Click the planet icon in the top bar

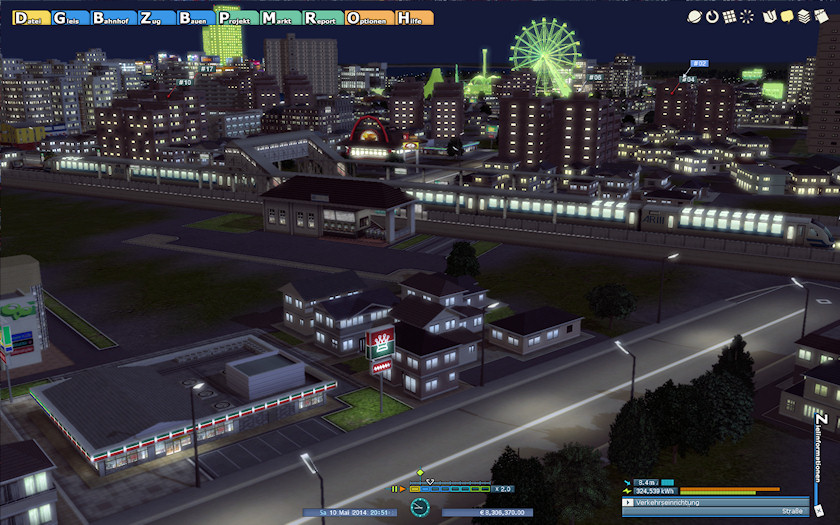(x=694, y=16)
